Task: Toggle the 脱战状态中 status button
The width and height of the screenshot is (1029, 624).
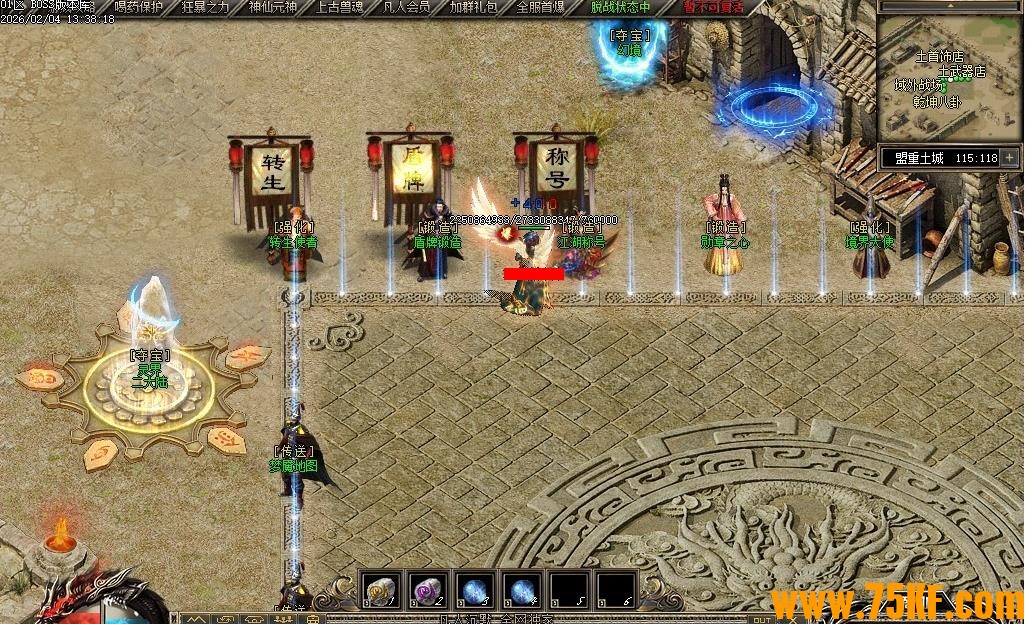Action: (x=620, y=7)
